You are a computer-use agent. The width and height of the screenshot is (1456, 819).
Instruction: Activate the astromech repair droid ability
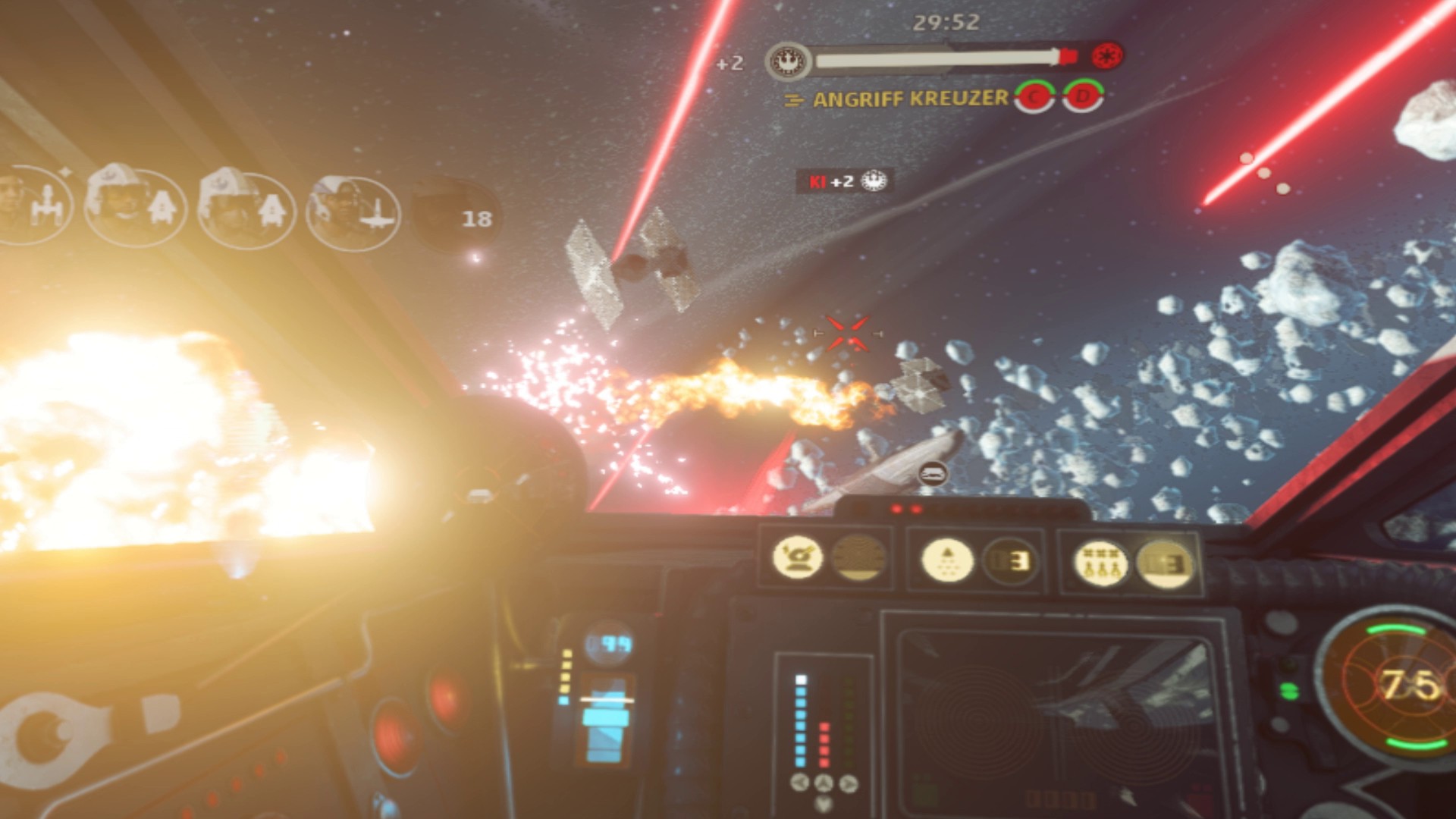click(796, 557)
